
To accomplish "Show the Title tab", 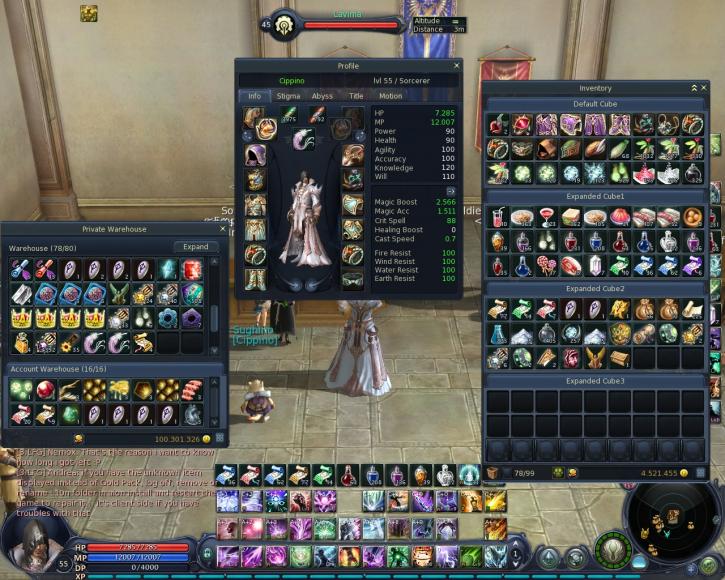I will pyautogui.click(x=356, y=96).
